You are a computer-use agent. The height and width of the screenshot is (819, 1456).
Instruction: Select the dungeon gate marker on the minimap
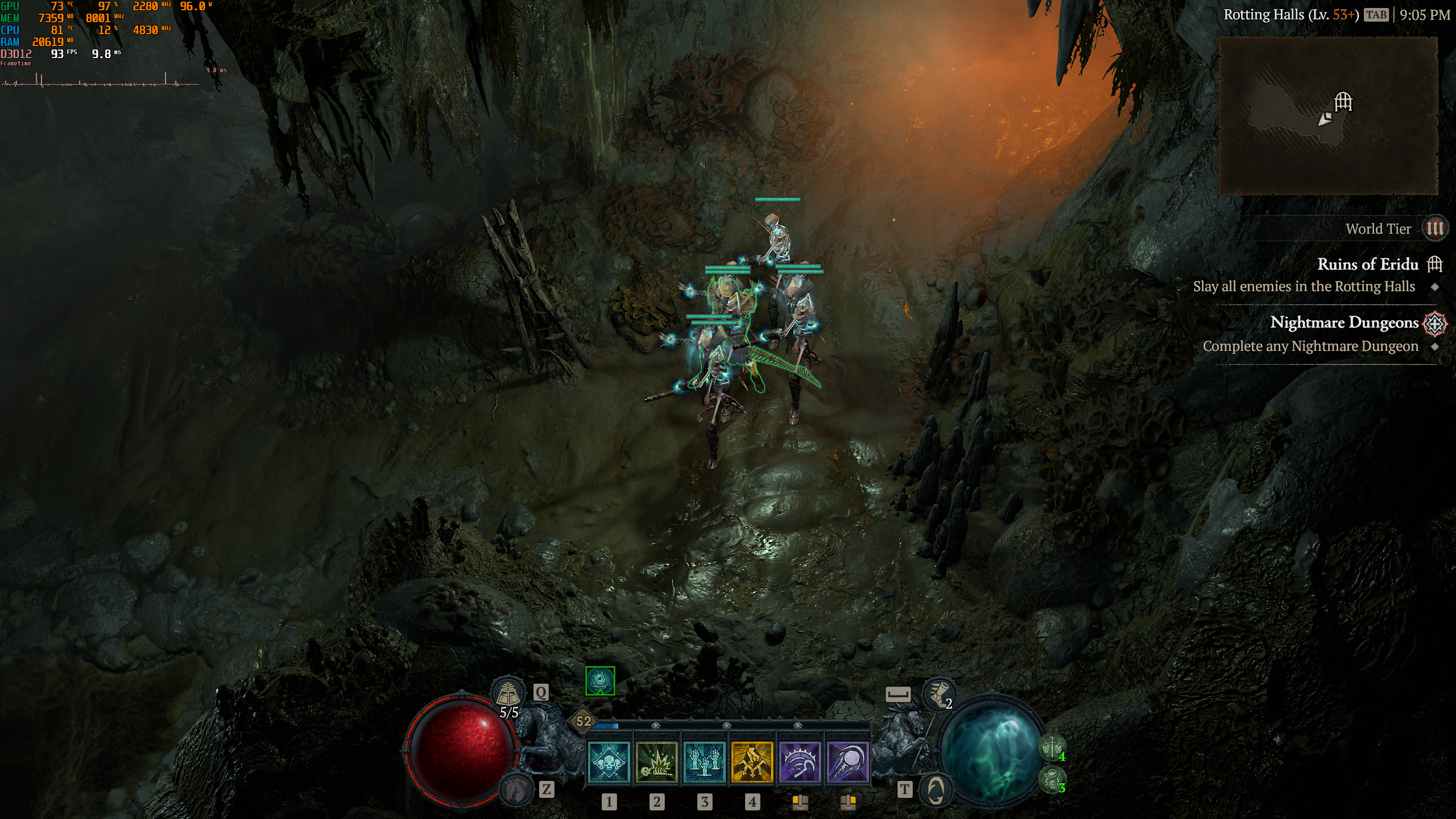pyautogui.click(x=1343, y=102)
